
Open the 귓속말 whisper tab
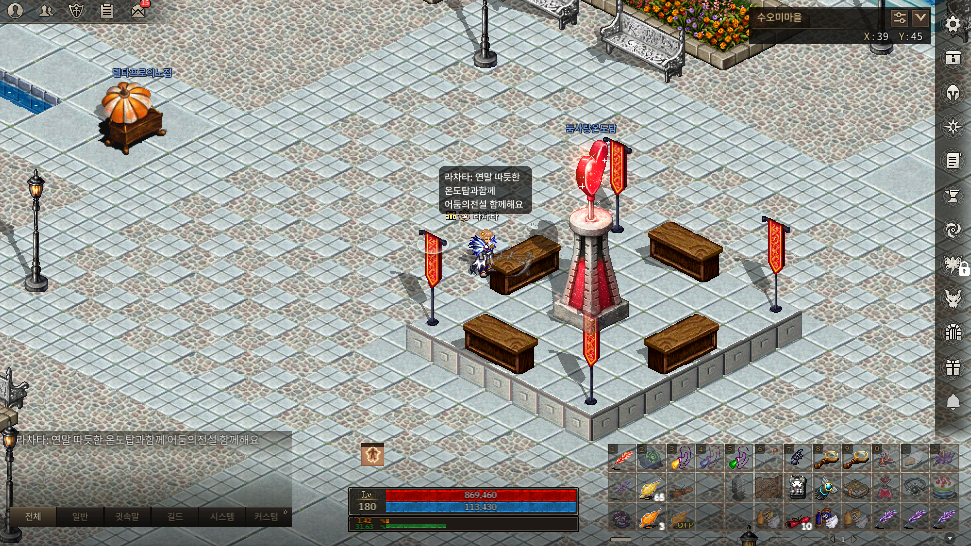pyautogui.click(x=126, y=517)
